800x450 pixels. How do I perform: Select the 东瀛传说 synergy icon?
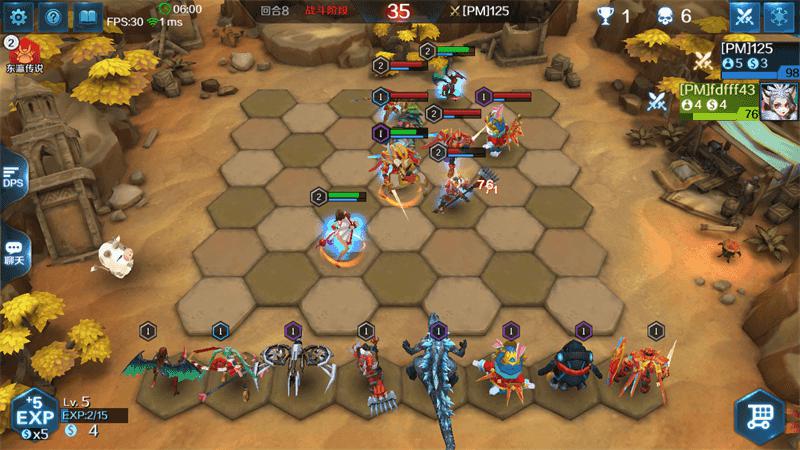coord(22,54)
